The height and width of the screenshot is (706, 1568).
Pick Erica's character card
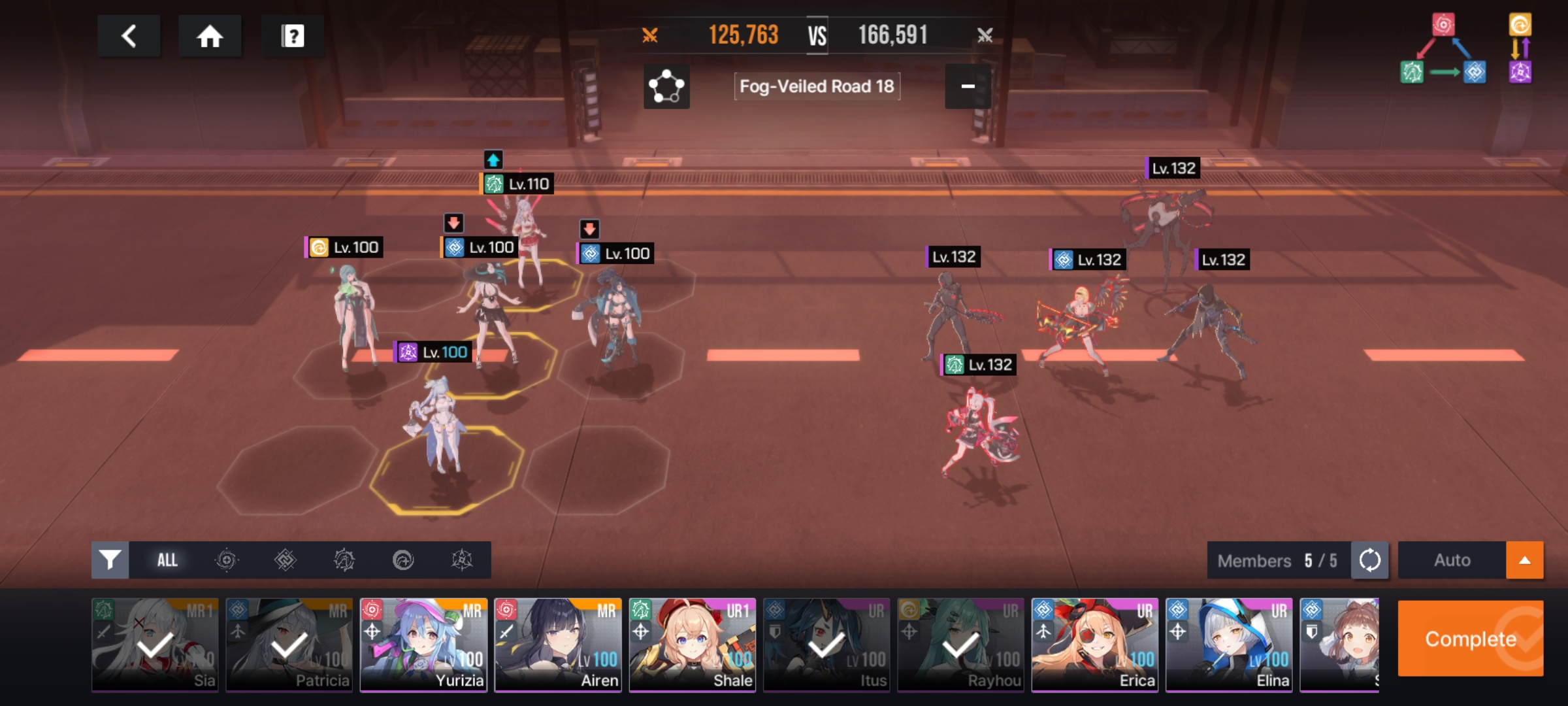tap(1095, 645)
